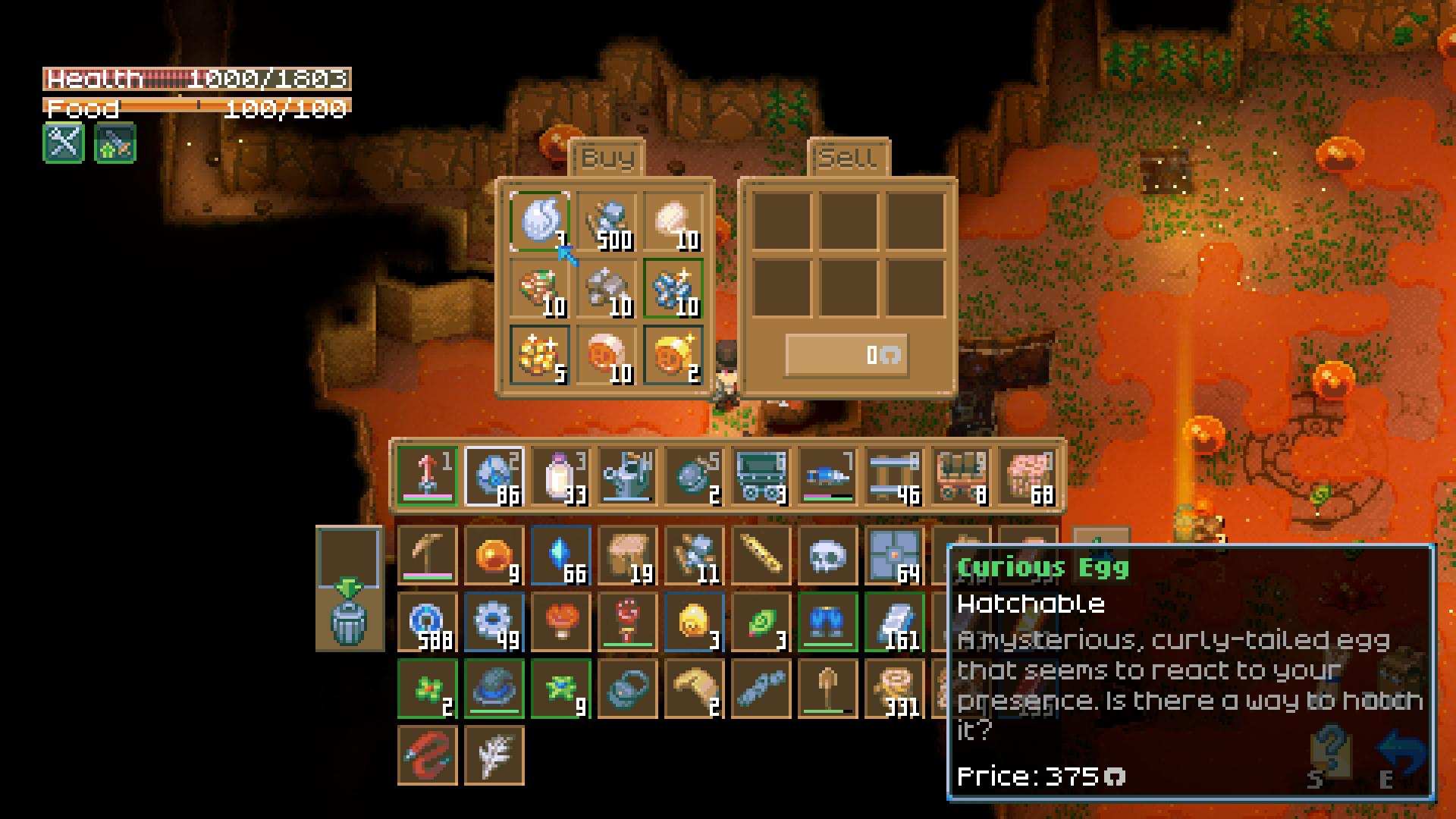1456x819 pixels.
Task: Select the minecart hotbar slot
Action: point(761,475)
